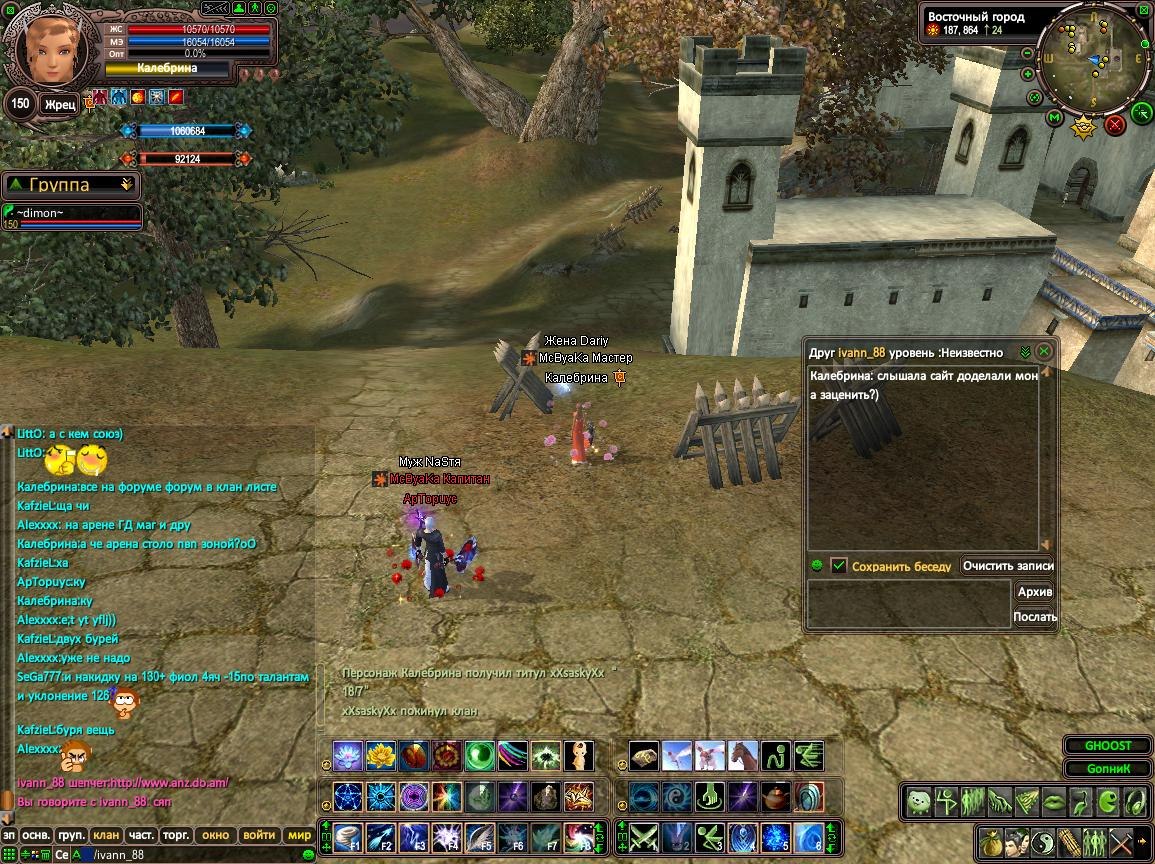Close the ivann_88 friend chat window
This screenshot has width=1155, height=864.
[x=1043, y=352]
